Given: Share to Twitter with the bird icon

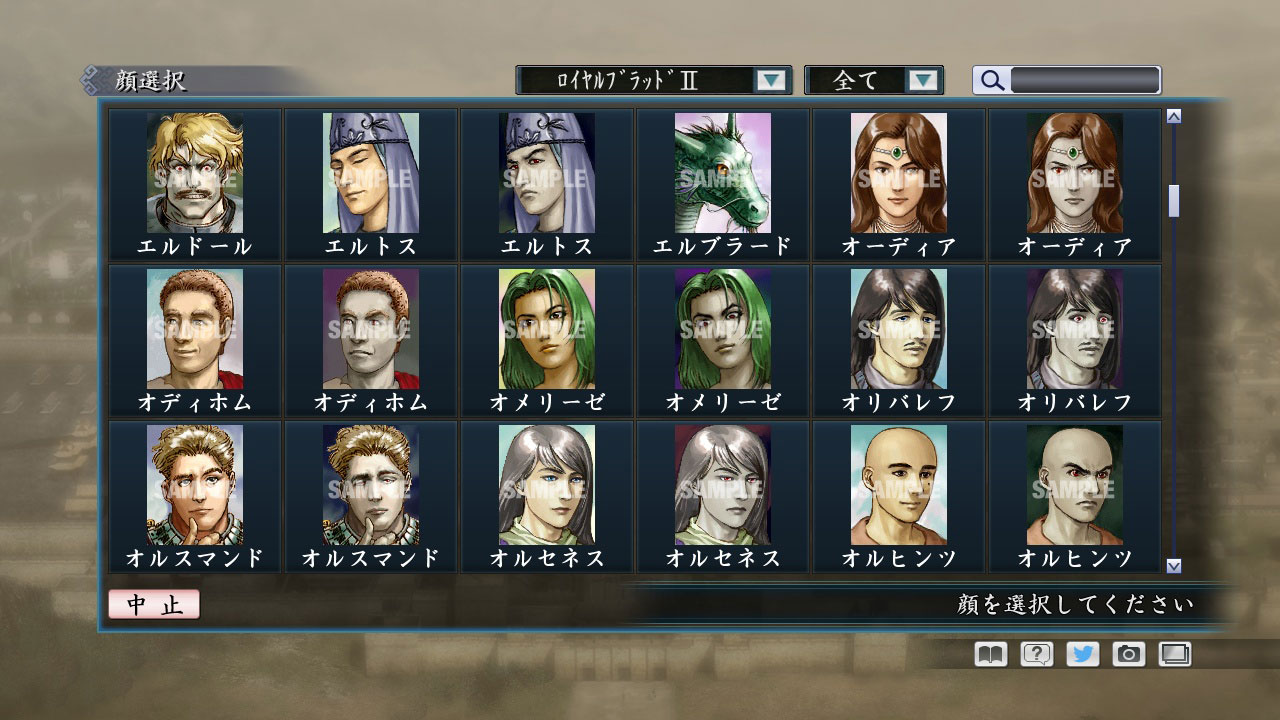Looking at the screenshot, I should tap(1084, 654).
